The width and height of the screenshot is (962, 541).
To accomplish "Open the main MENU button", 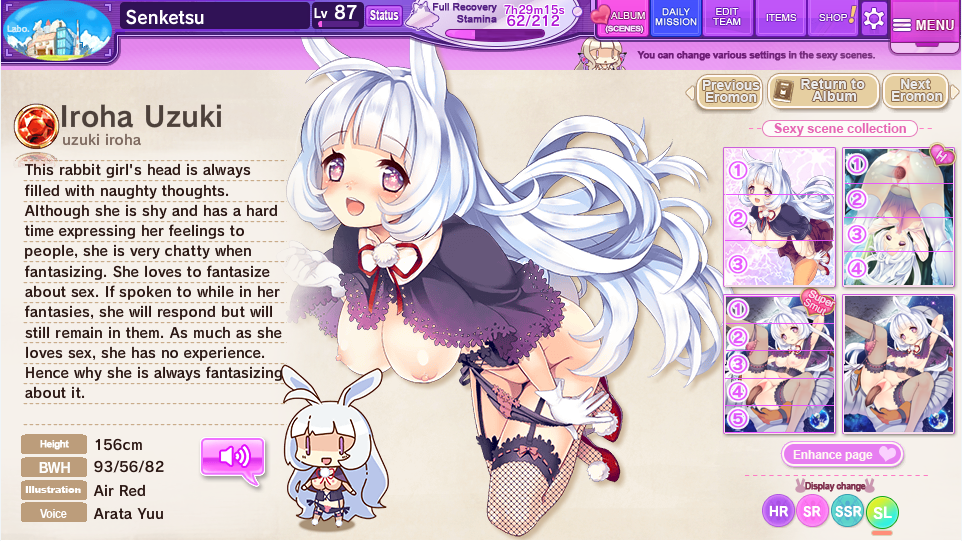I will pos(924,25).
